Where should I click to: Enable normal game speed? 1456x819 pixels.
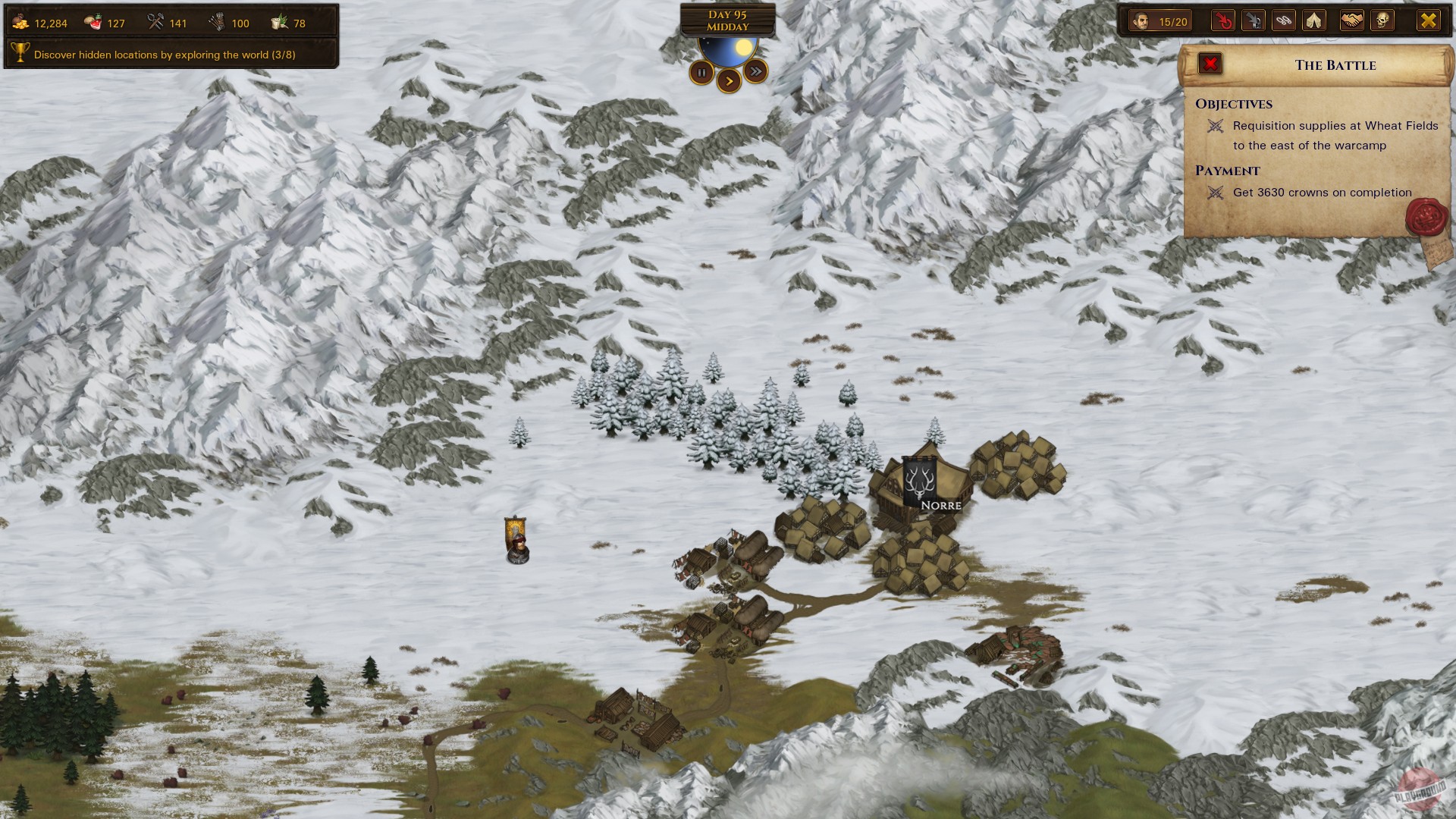(729, 81)
